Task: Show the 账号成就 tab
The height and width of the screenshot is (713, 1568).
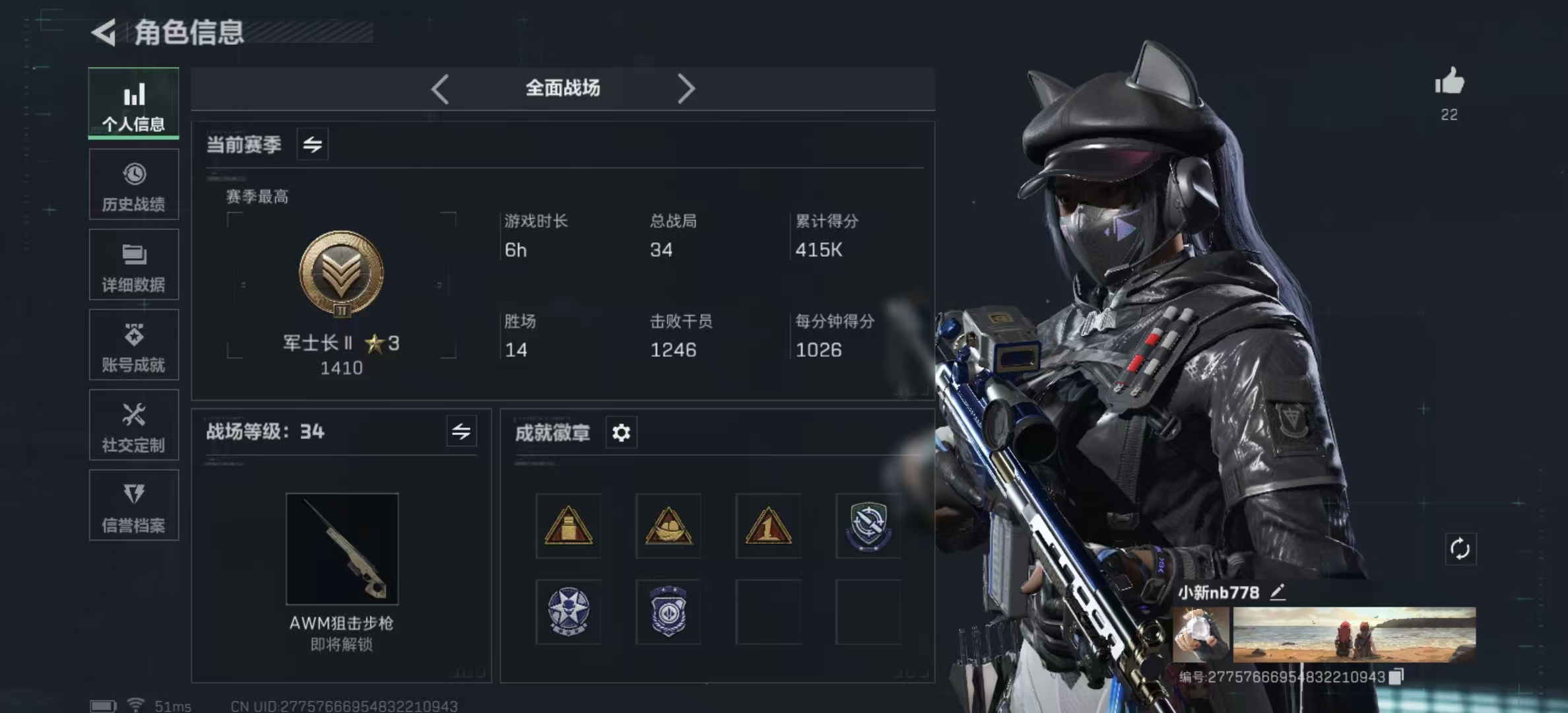Action: pyautogui.click(x=133, y=345)
